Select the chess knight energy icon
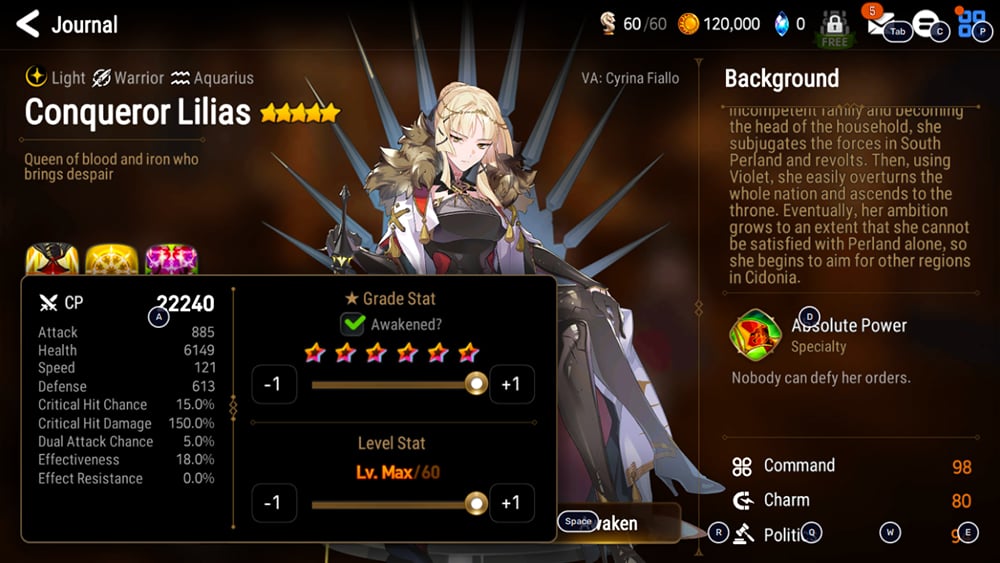The image size is (1000, 563). pos(607,24)
